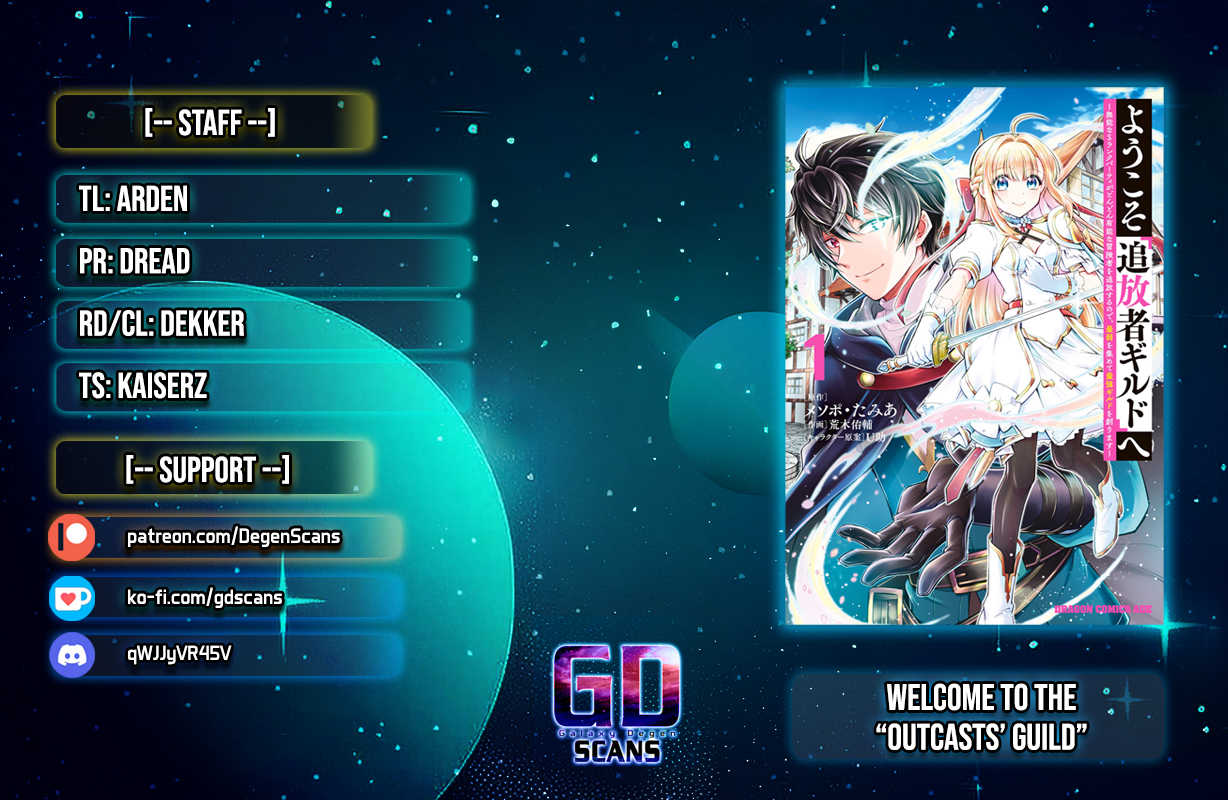Click the orange Patreon icon
Image resolution: width=1228 pixels, height=800 pixels.
point(72,538)
